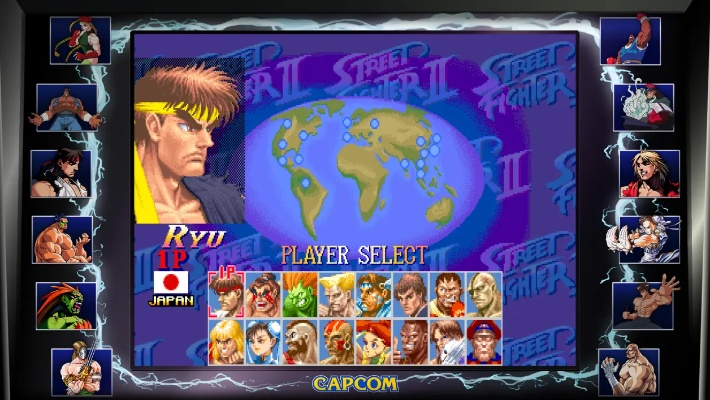Choose M. Bison in the red cap
The height and width of the screenshot is (400, 710).
tap(484, 340)
